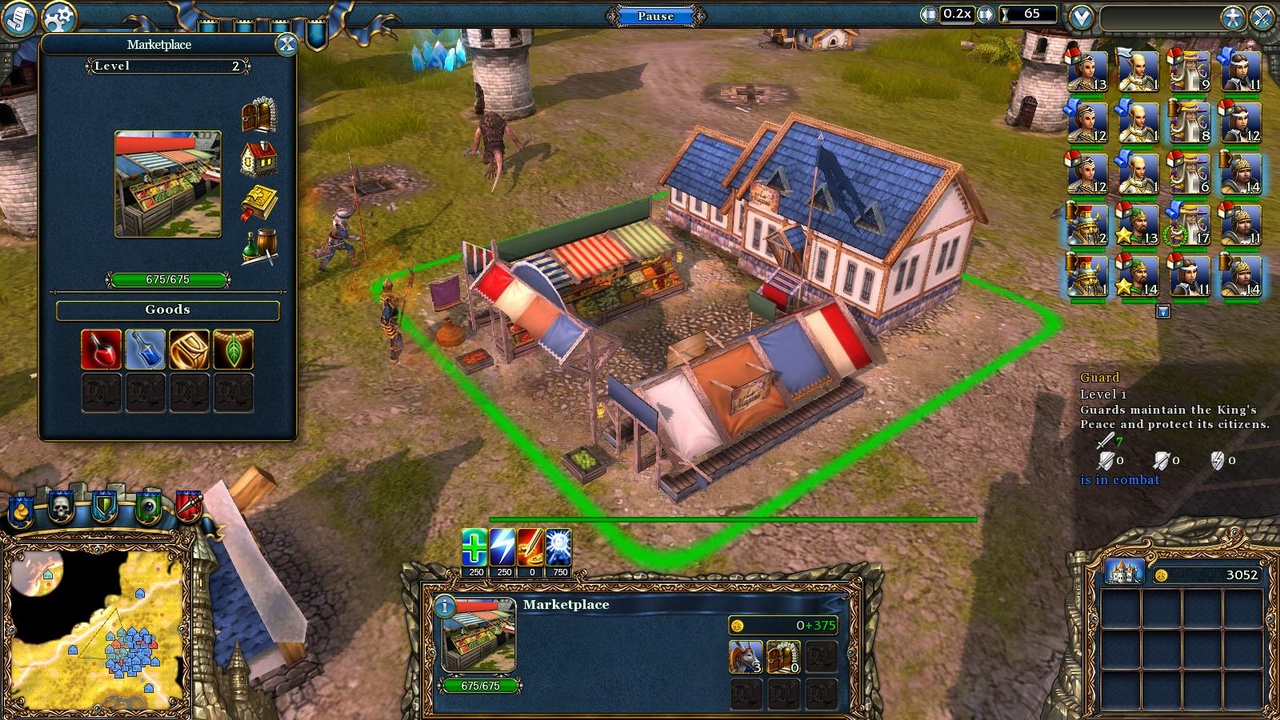Click the trader donkey icon in the bottom panel
This screenshot has width=1280, height=720.
coord(748,657)
